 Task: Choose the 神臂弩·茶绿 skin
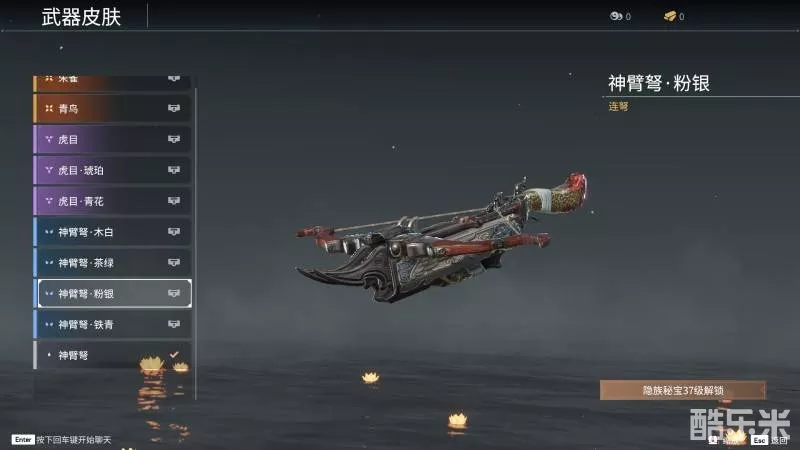click(x=112, y=263)
